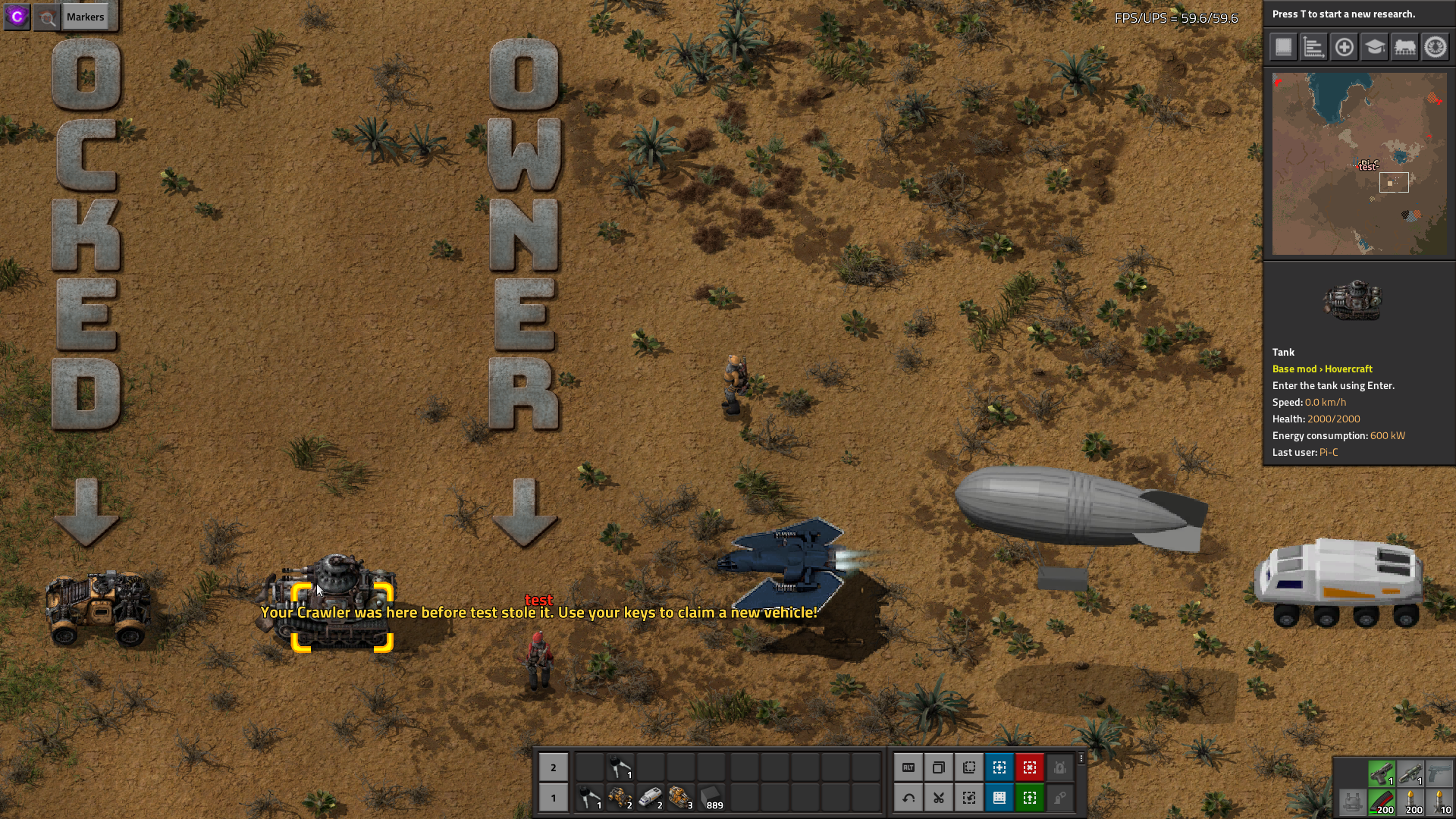Click the undo arrow shortcut
The height and width of the screenshot is (819, 1456).
908,798
